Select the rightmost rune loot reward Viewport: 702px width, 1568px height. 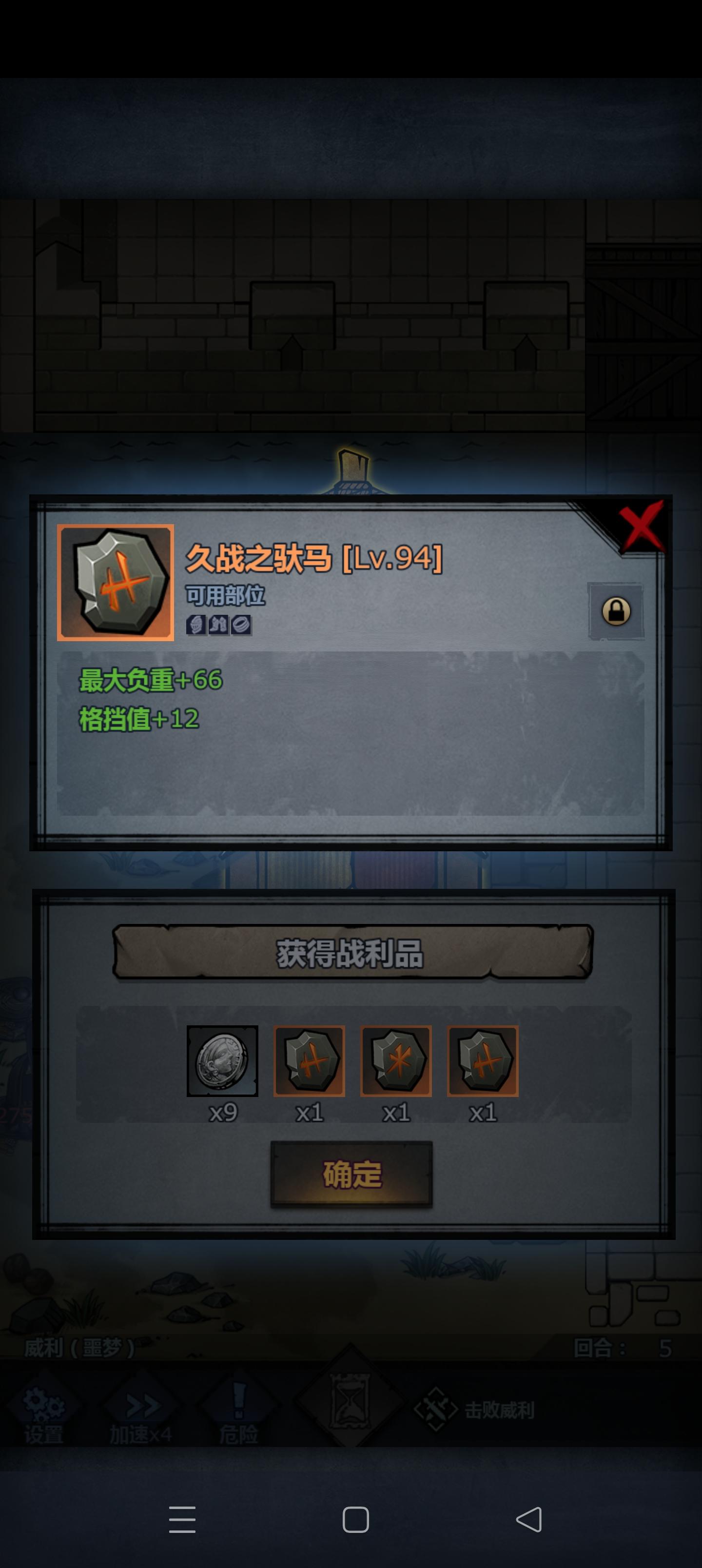[482, 1061]
